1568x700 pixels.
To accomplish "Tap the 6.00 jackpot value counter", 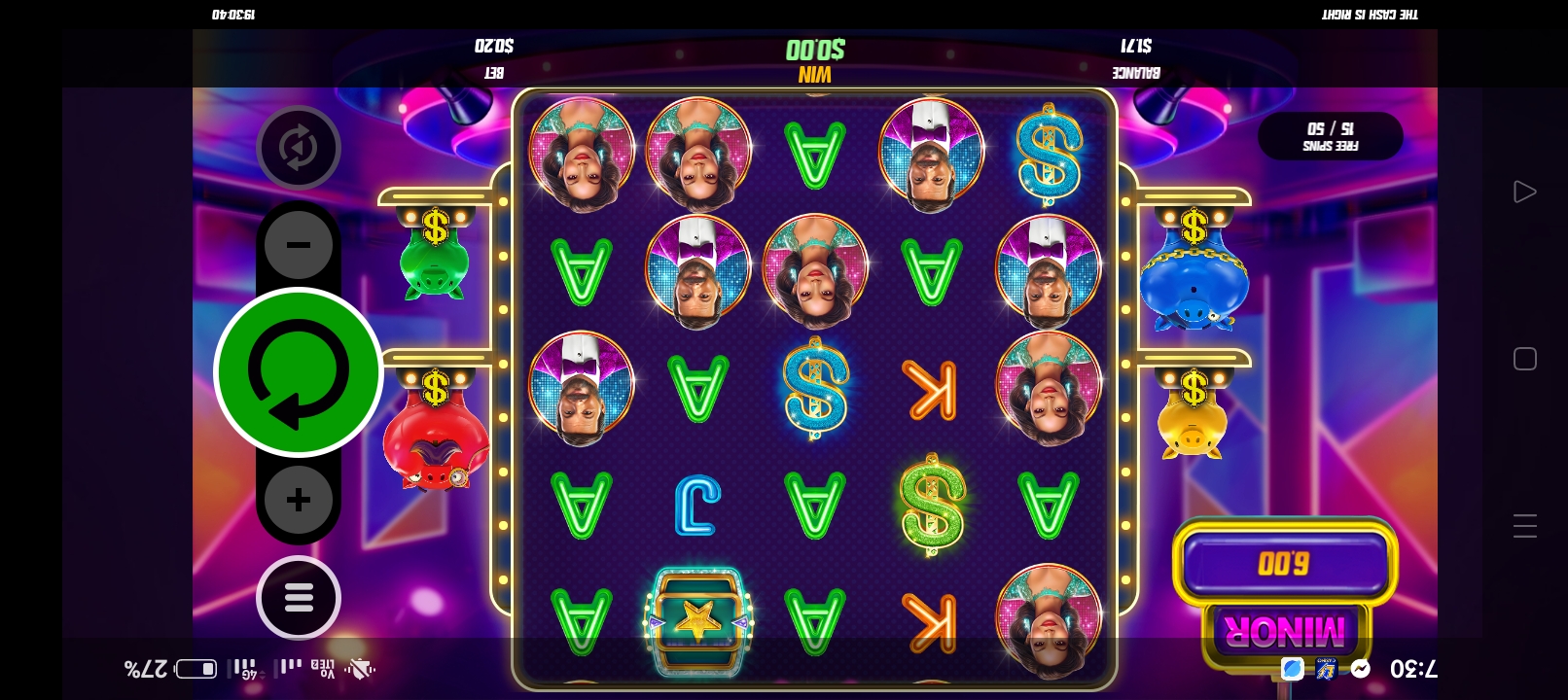I will point(1284,562).
